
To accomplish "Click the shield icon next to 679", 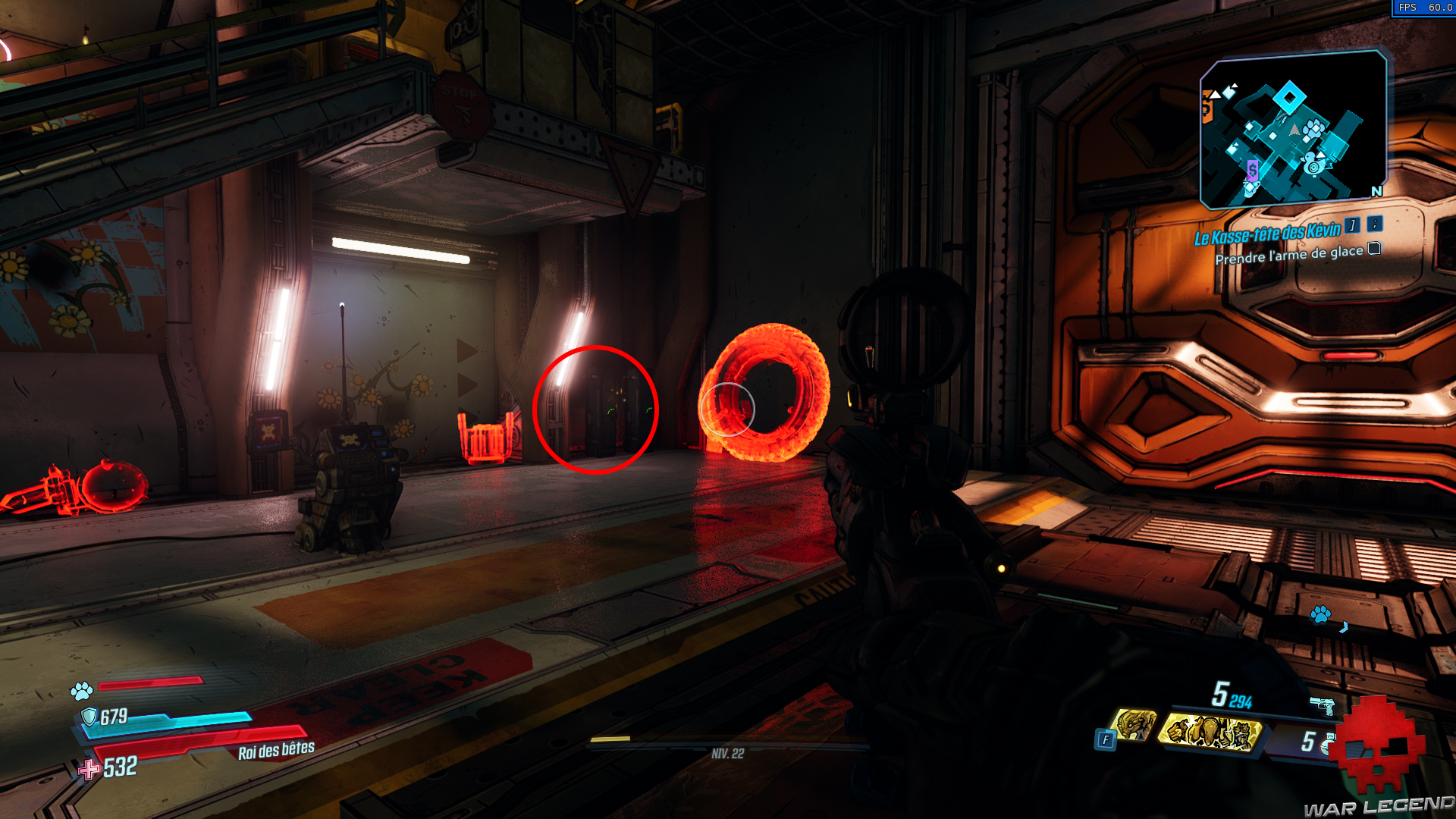I will pyautogui.click(x=90, y=716).
